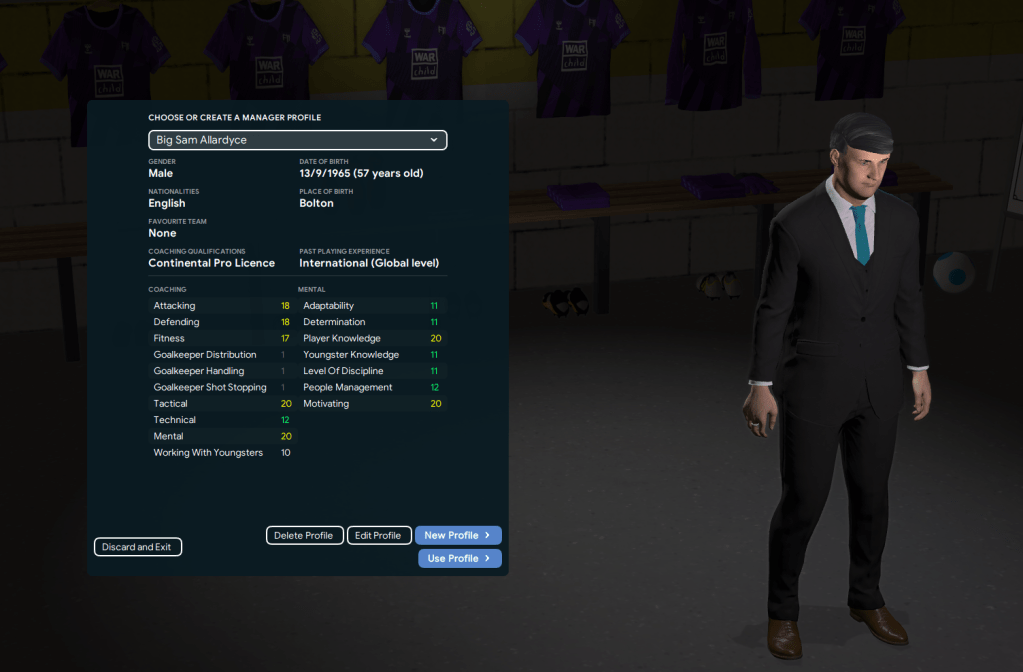1023x672 pixels.
Task: Click the Delete Profile button
Action: 304,536
